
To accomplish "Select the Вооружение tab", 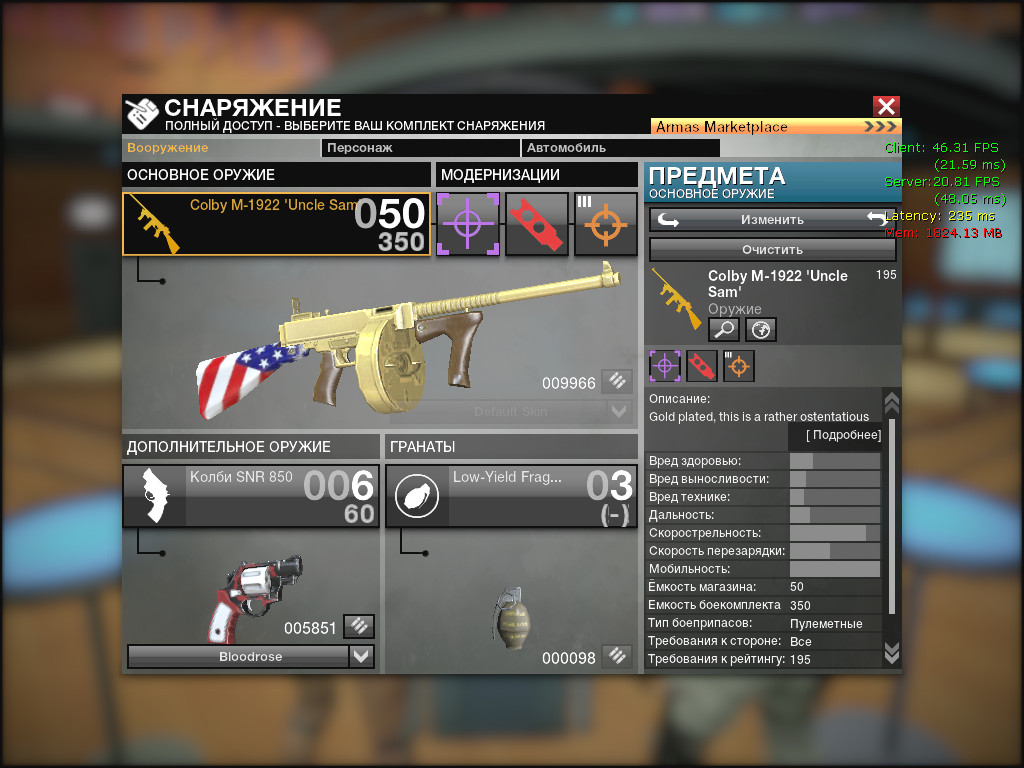I will pyautogui.click(x=168, y=148).
